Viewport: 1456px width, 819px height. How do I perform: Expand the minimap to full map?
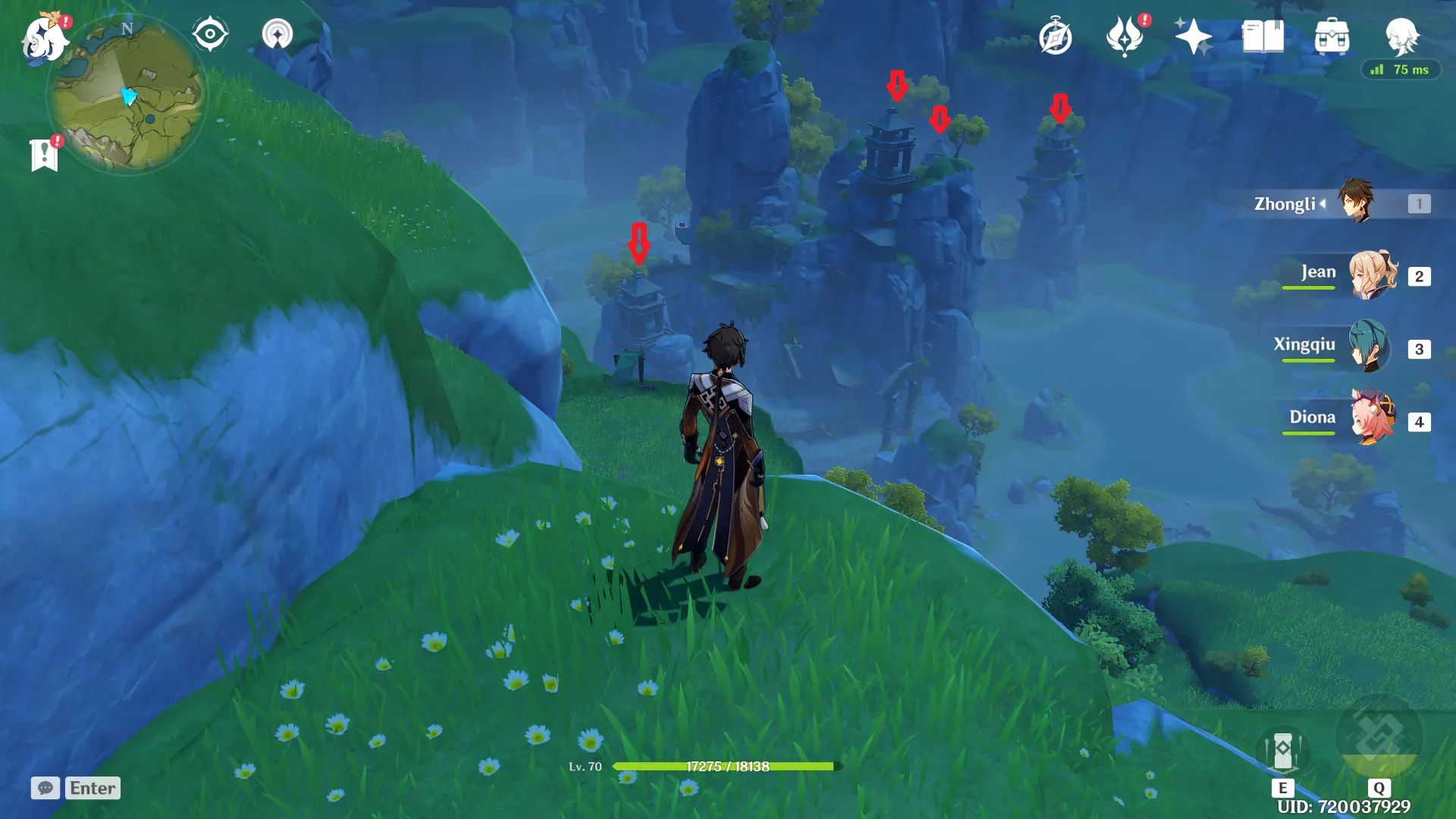coord(133,95)
